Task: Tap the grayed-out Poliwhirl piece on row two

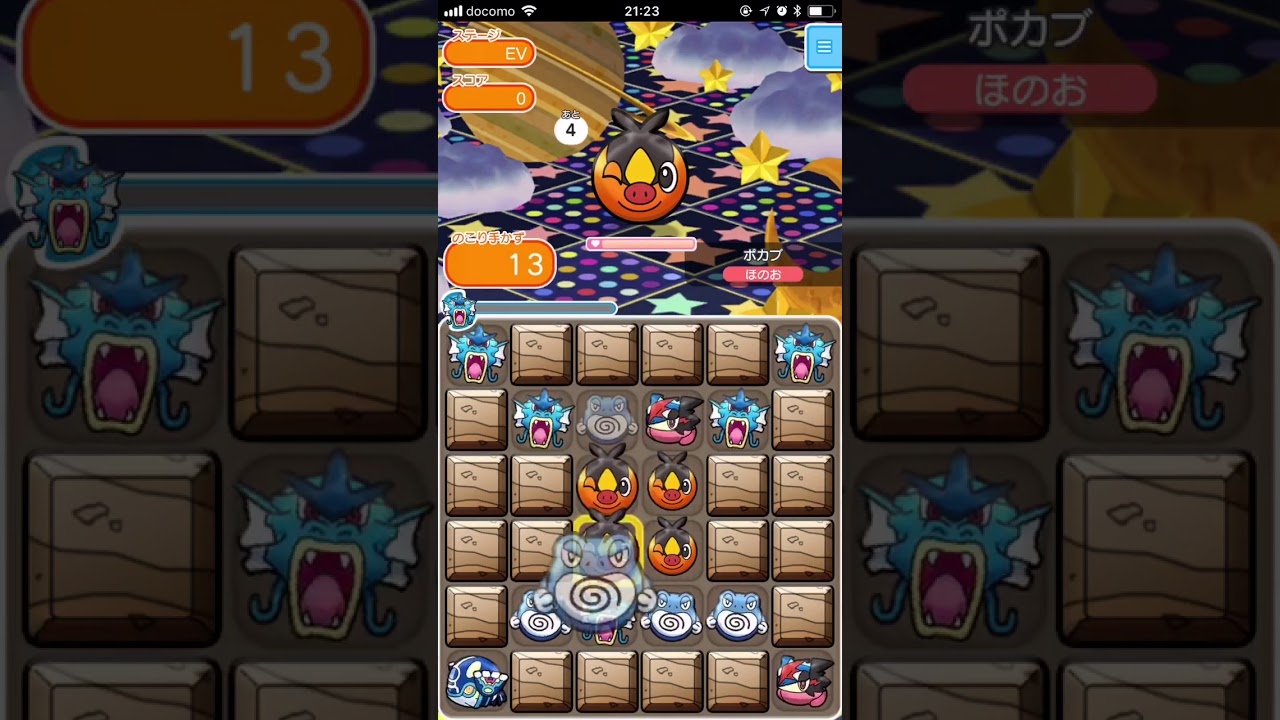Action: point(605,420)
